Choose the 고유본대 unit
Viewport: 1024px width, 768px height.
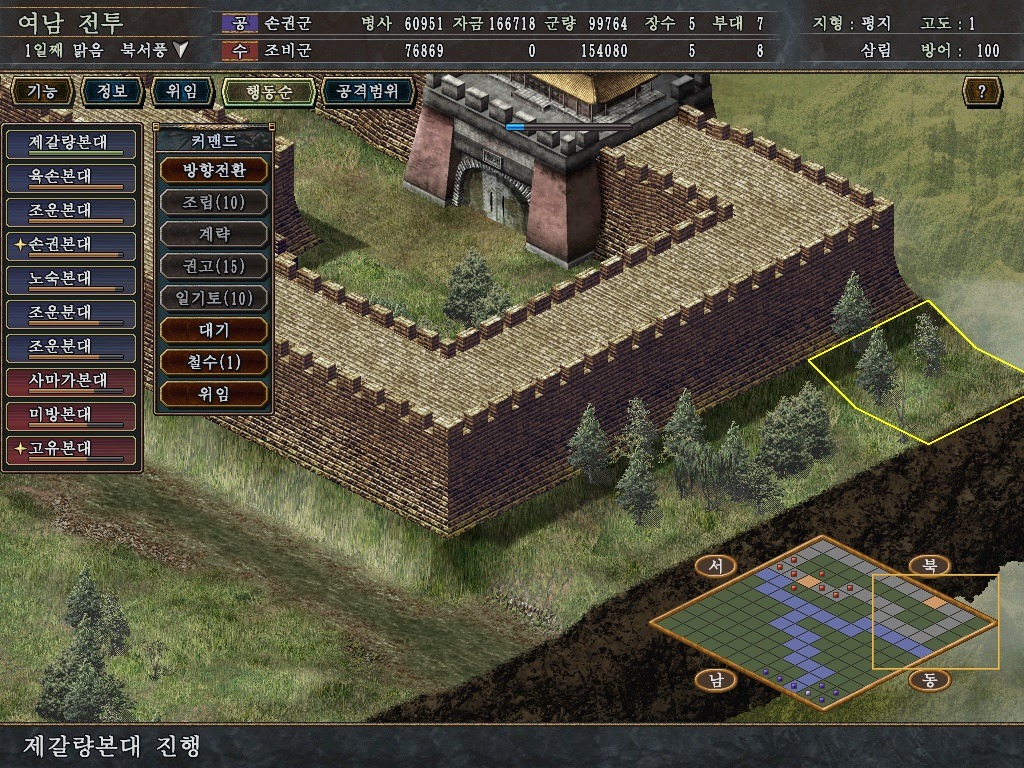tap(70, 449)
